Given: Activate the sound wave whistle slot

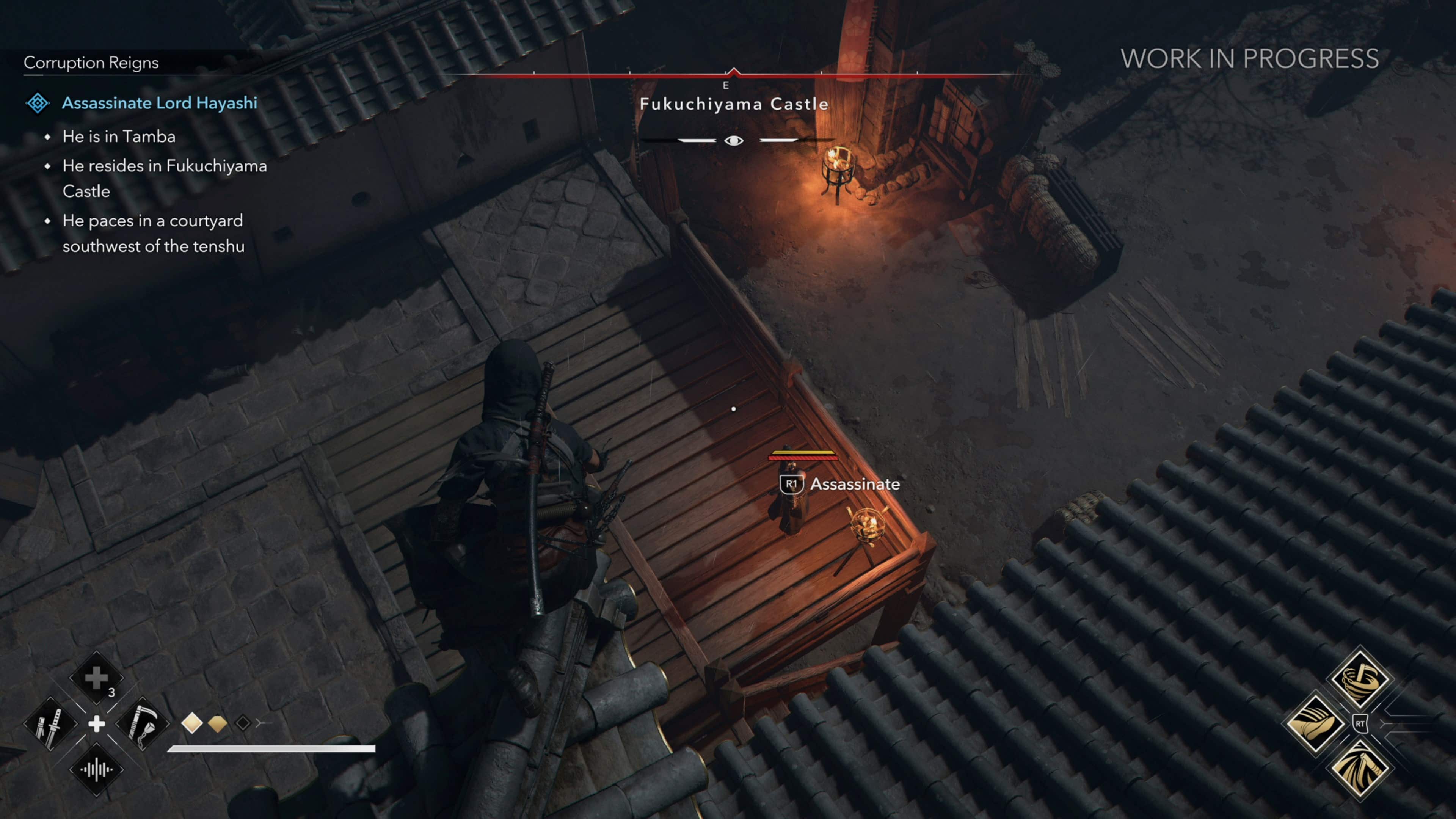Looking at the screenshot, I should tap(96, 769).
